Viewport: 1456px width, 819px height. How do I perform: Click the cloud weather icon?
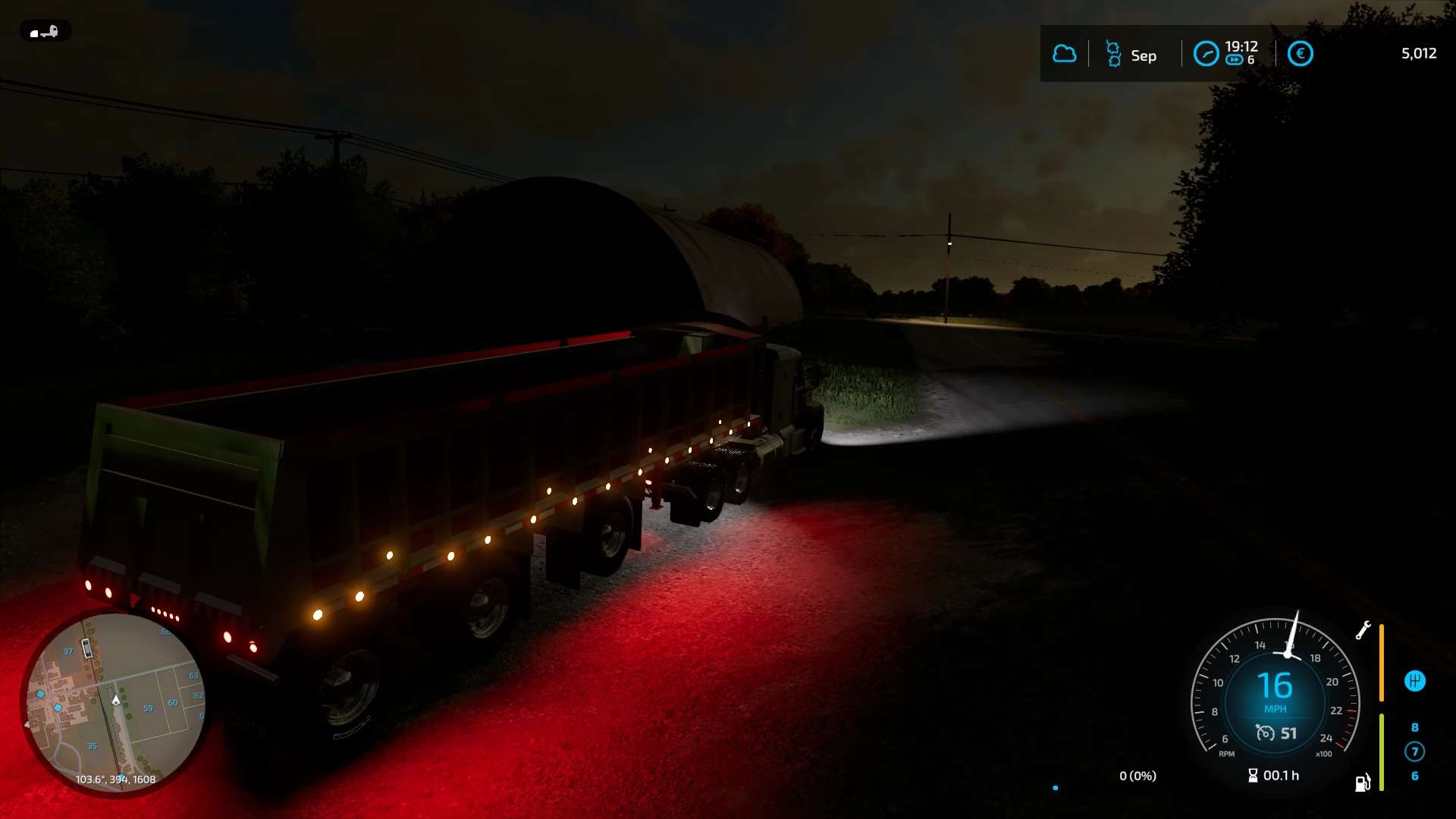click(x=1064, y=54)
